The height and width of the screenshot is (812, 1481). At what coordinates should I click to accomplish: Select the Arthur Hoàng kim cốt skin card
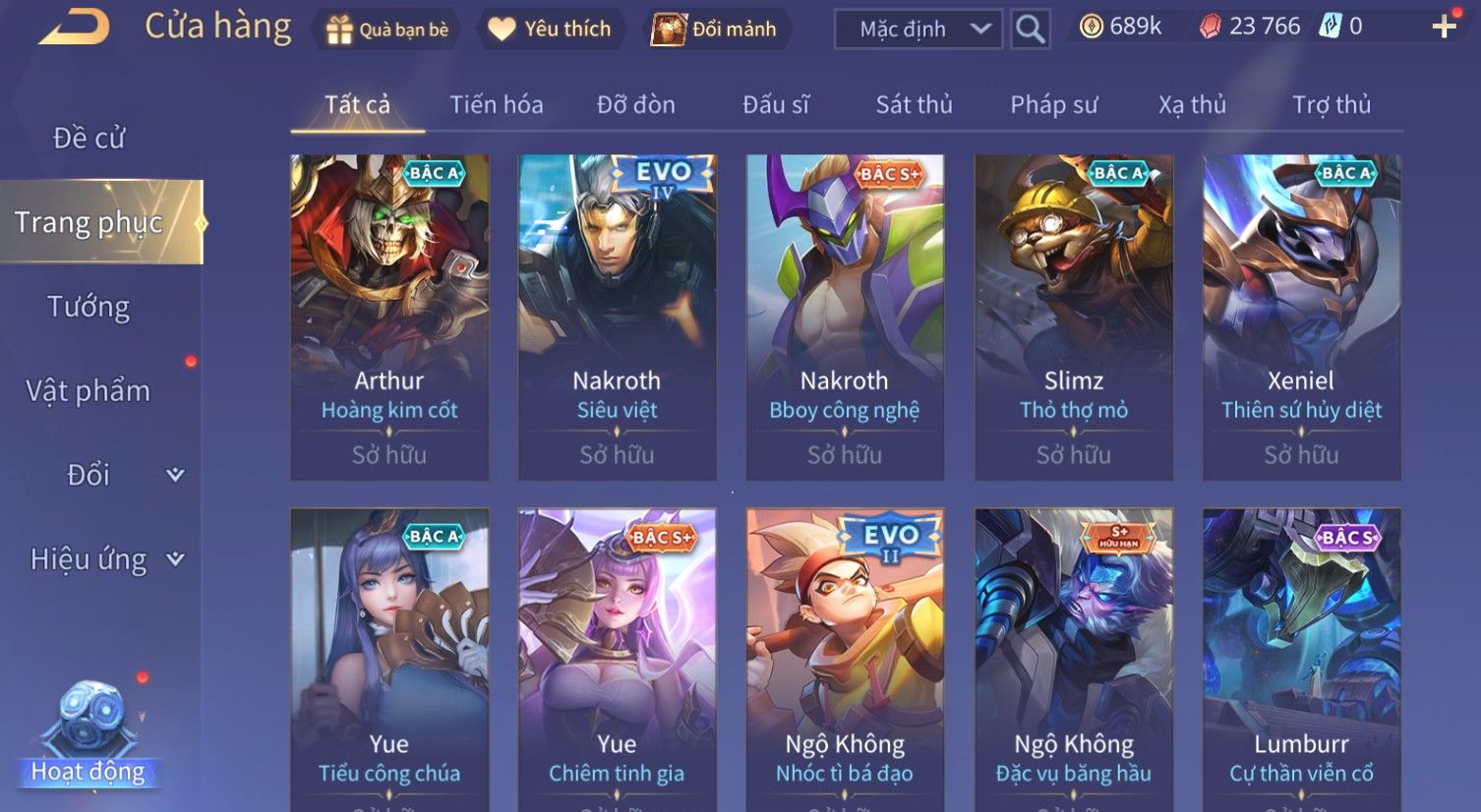pyautogui.click(x=389, y=317)
